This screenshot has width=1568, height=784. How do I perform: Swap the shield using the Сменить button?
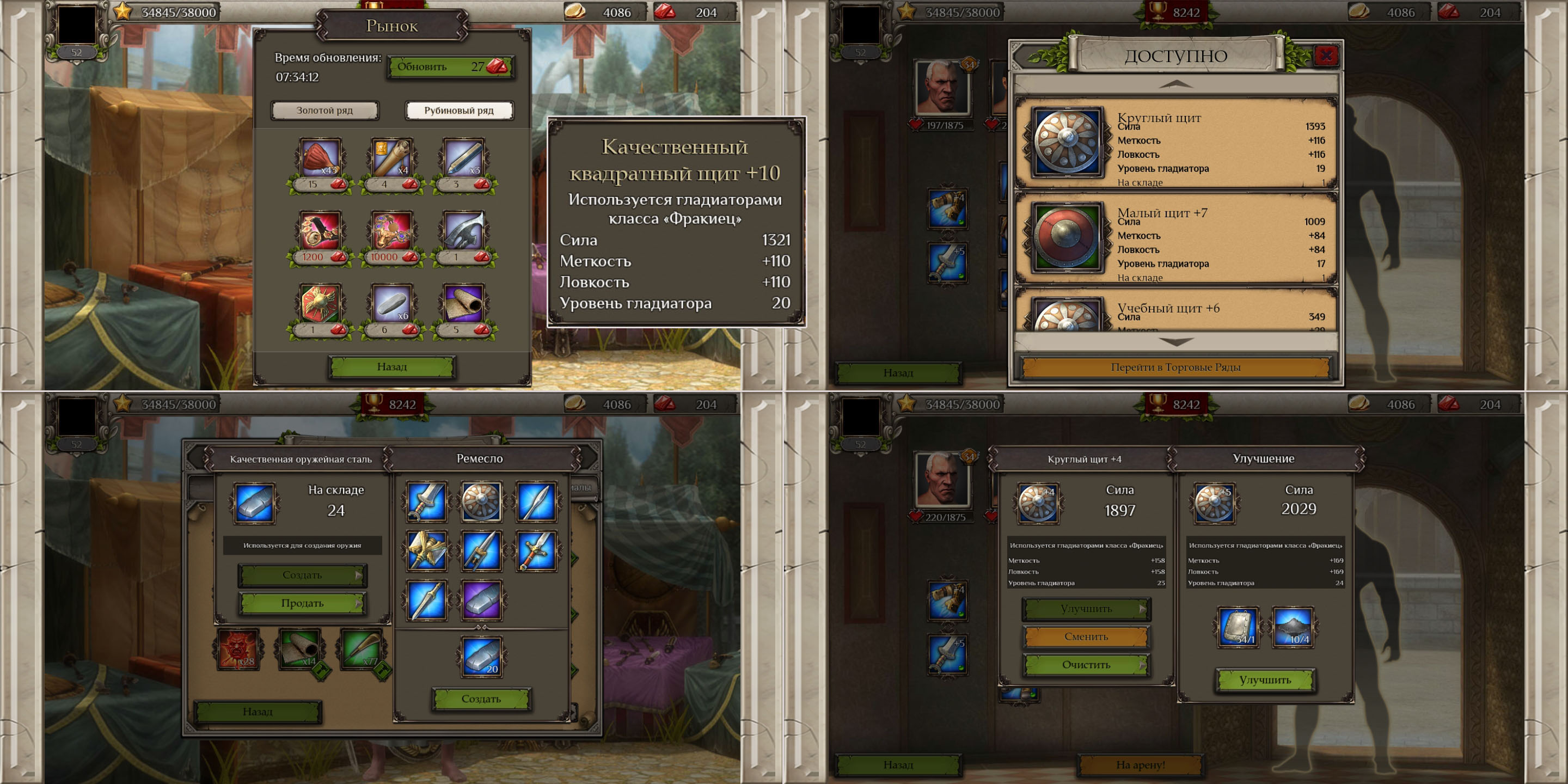pyautogui.click(x=1086, y=636)
